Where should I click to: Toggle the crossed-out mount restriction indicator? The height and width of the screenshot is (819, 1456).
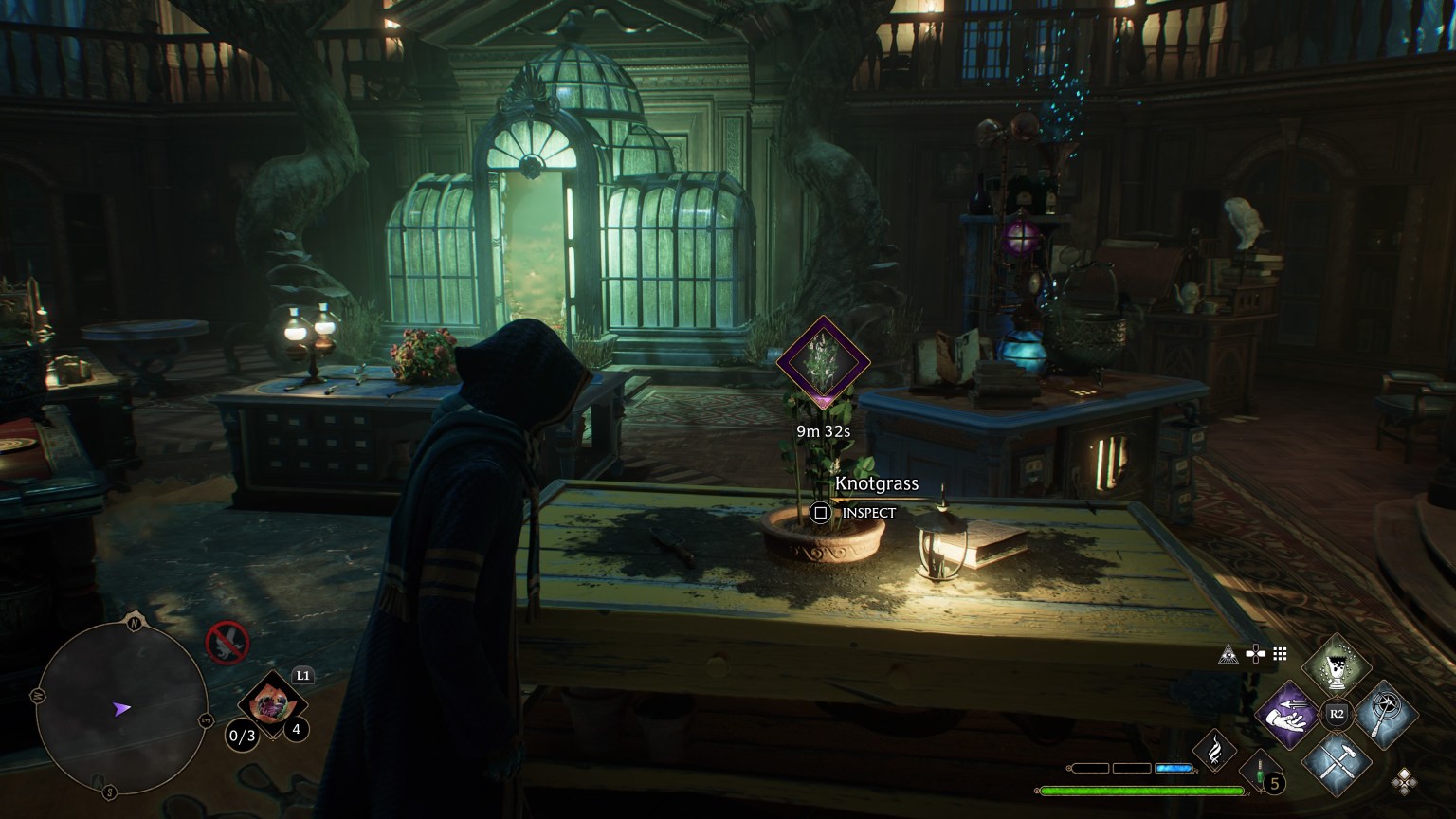pyautogui.click(x=227, y=642)
